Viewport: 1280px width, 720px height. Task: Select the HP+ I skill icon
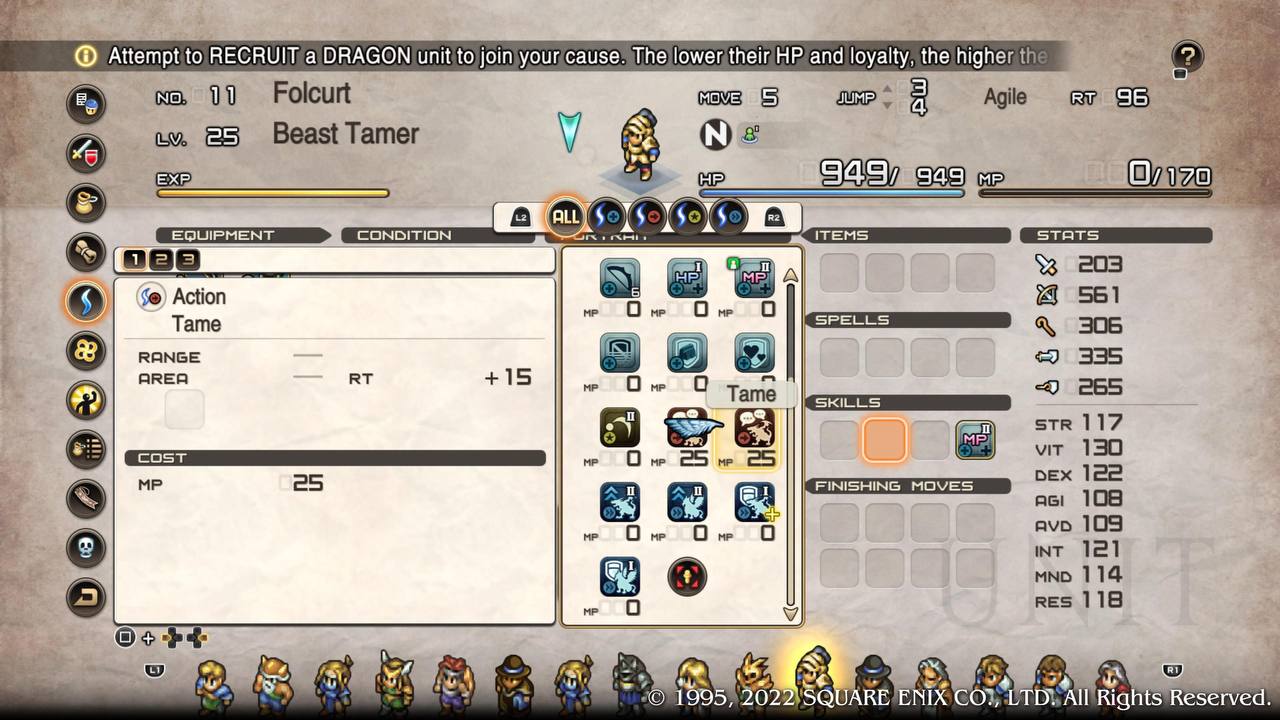coord(687,279)
